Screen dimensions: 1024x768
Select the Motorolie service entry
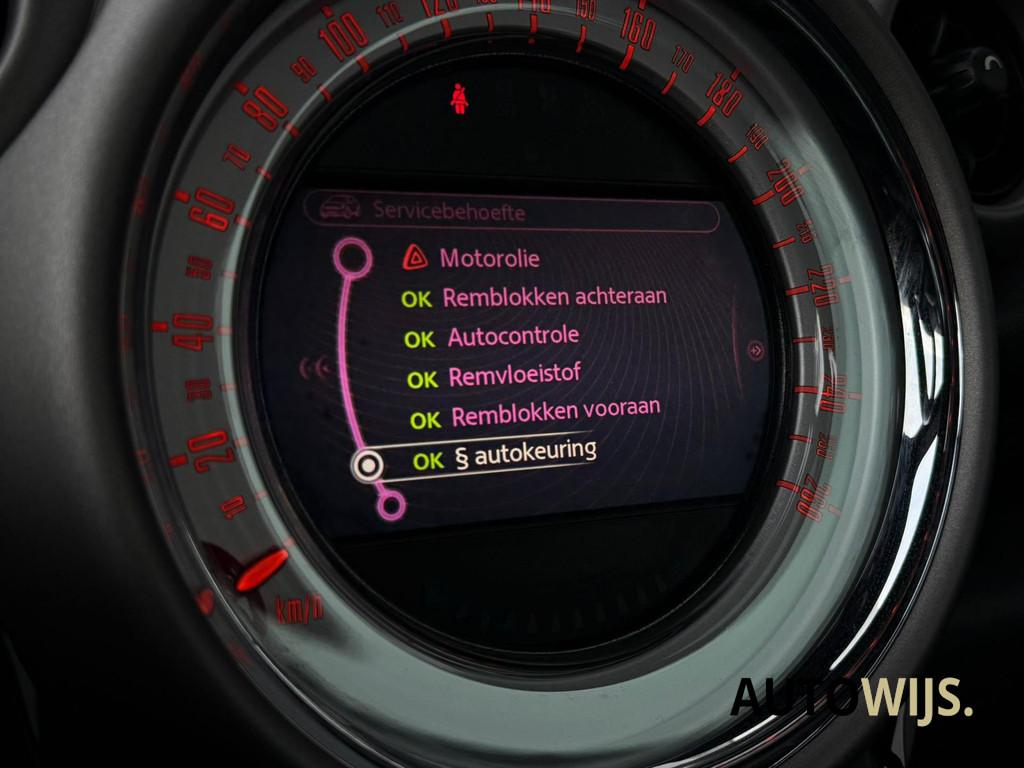(x=489, y=259)
